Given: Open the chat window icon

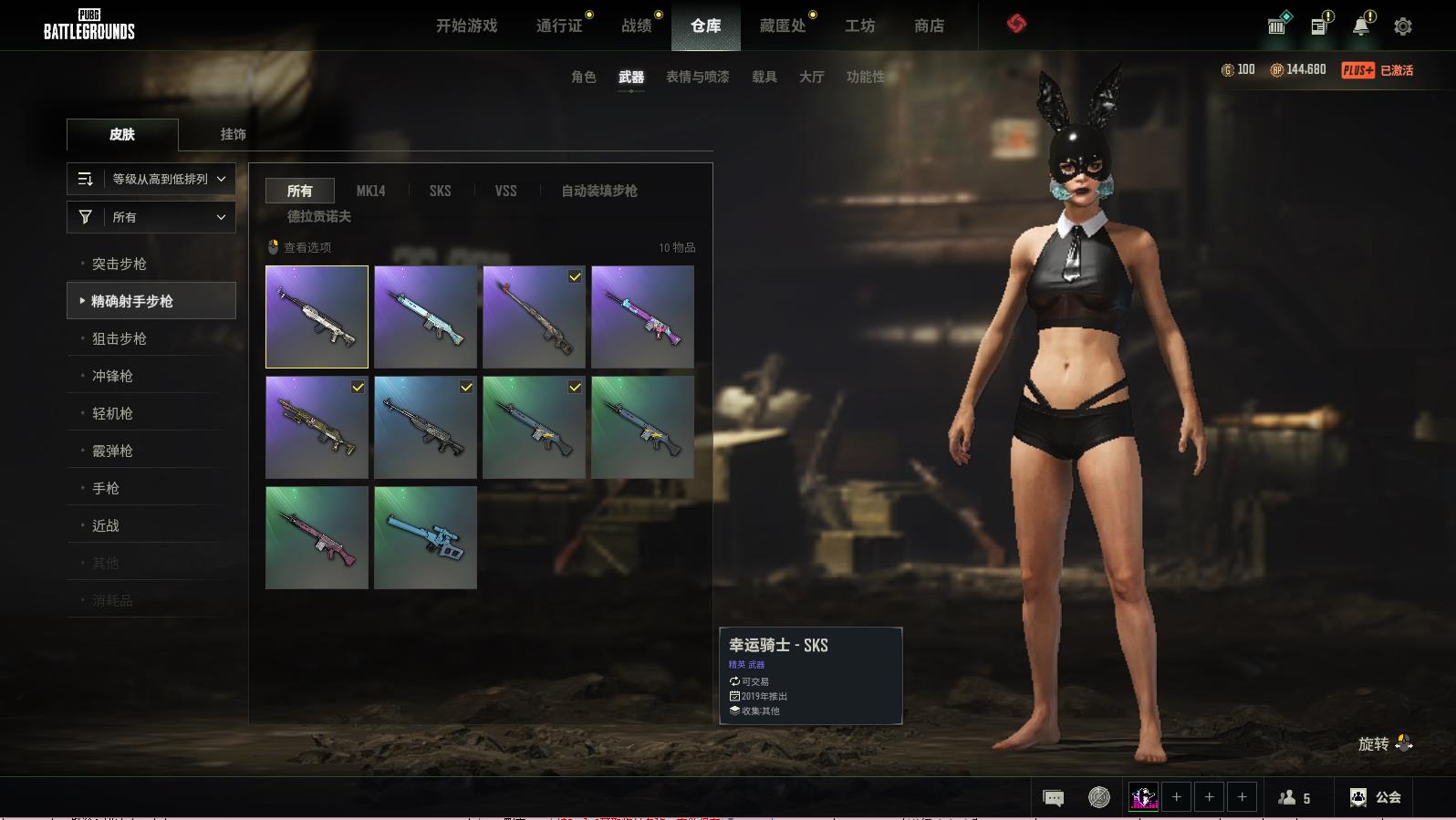Looking at the screenshot, I should point(1053,798).
